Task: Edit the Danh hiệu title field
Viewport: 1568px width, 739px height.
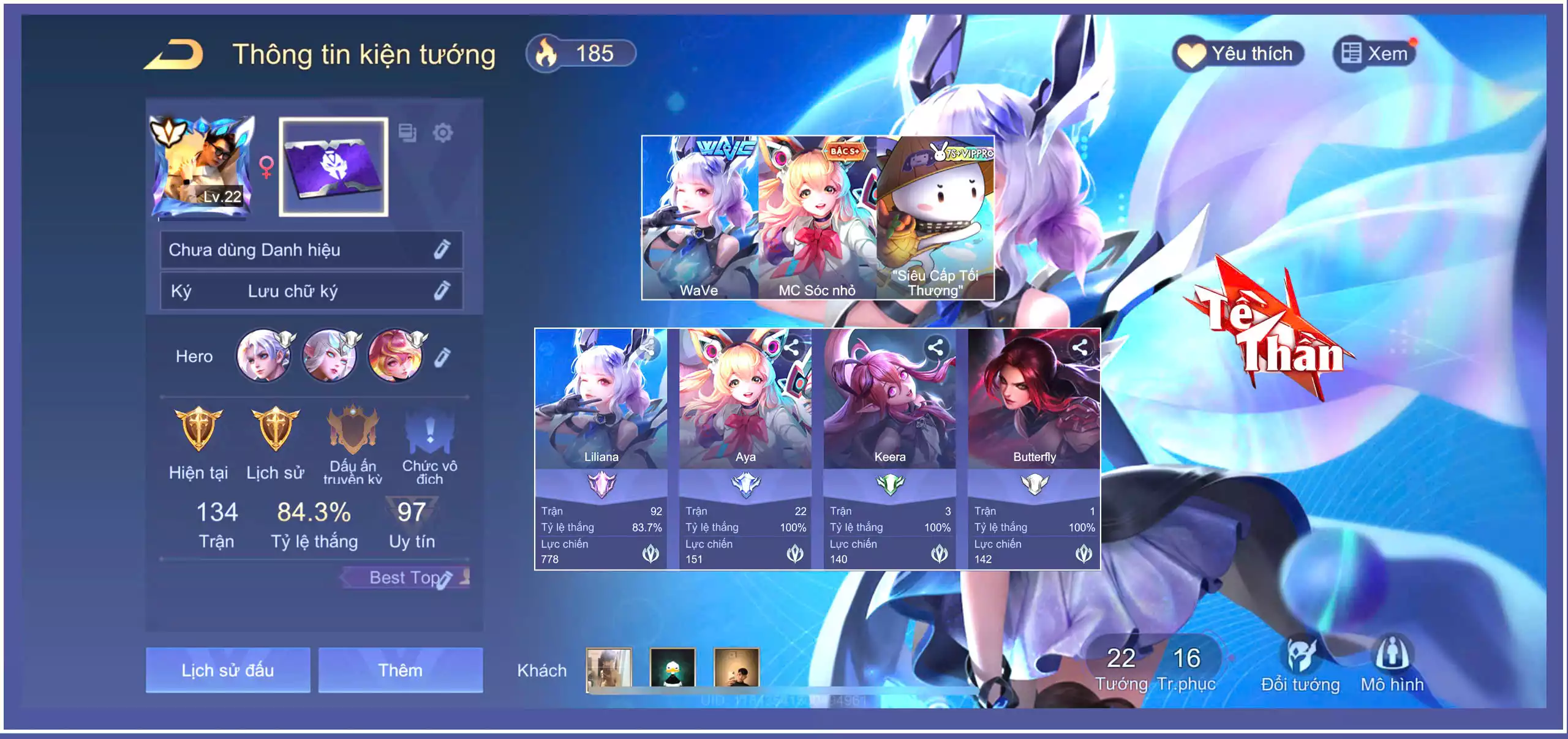Action: click(x=442, y=249)
